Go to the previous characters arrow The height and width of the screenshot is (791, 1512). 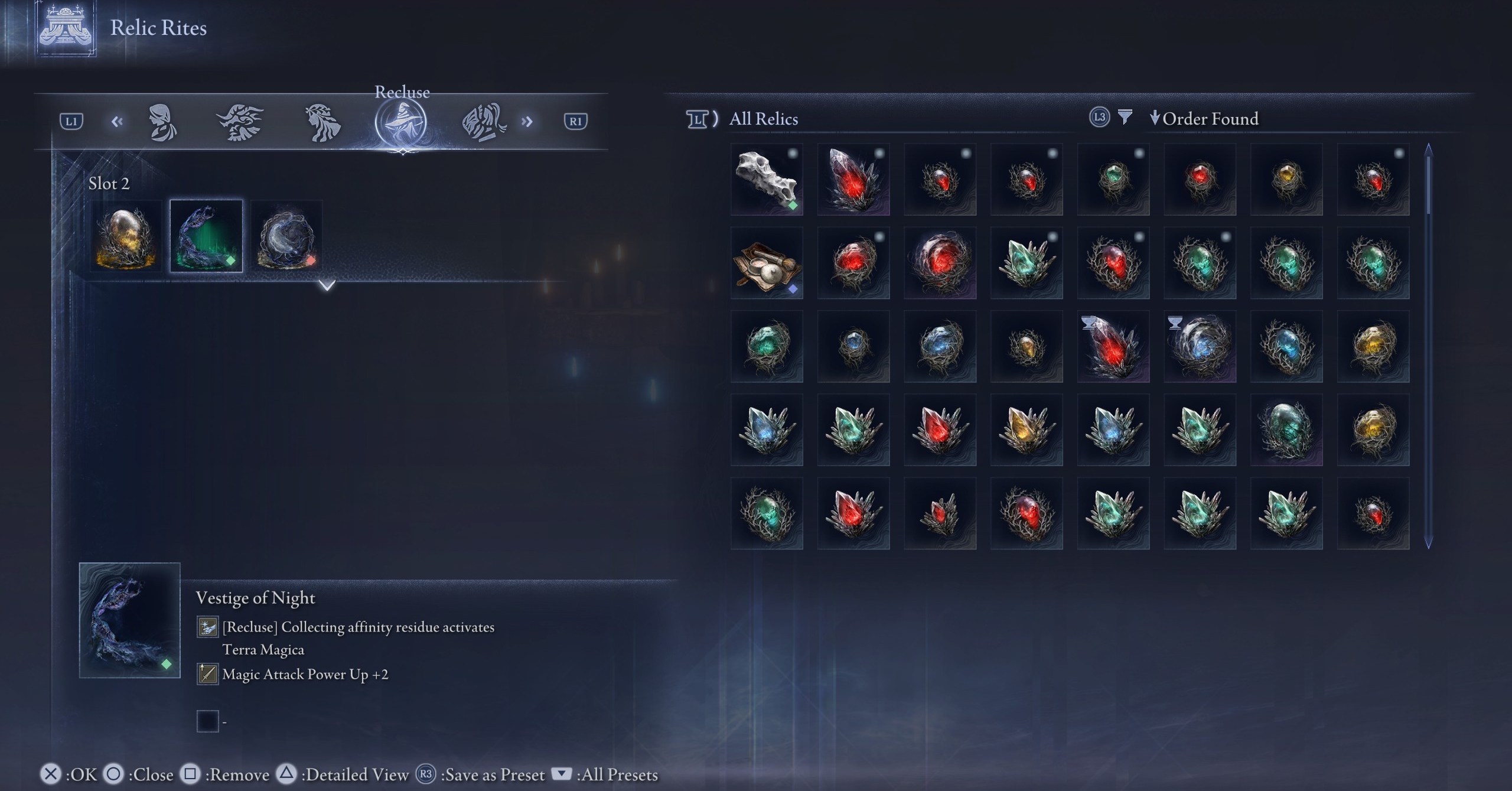click(x=117, y=122)
